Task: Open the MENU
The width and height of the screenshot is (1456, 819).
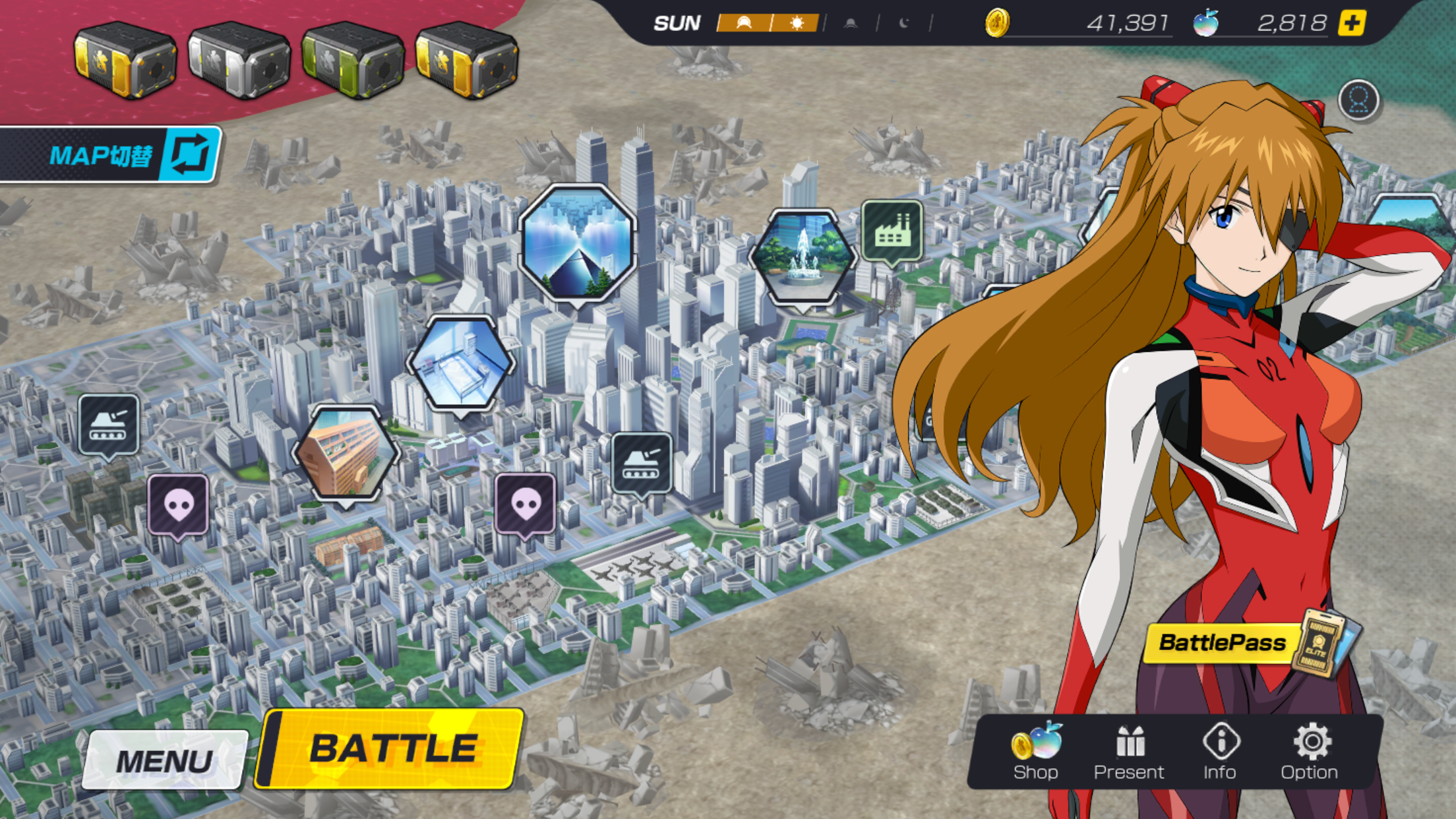Action: coord(164,758)
